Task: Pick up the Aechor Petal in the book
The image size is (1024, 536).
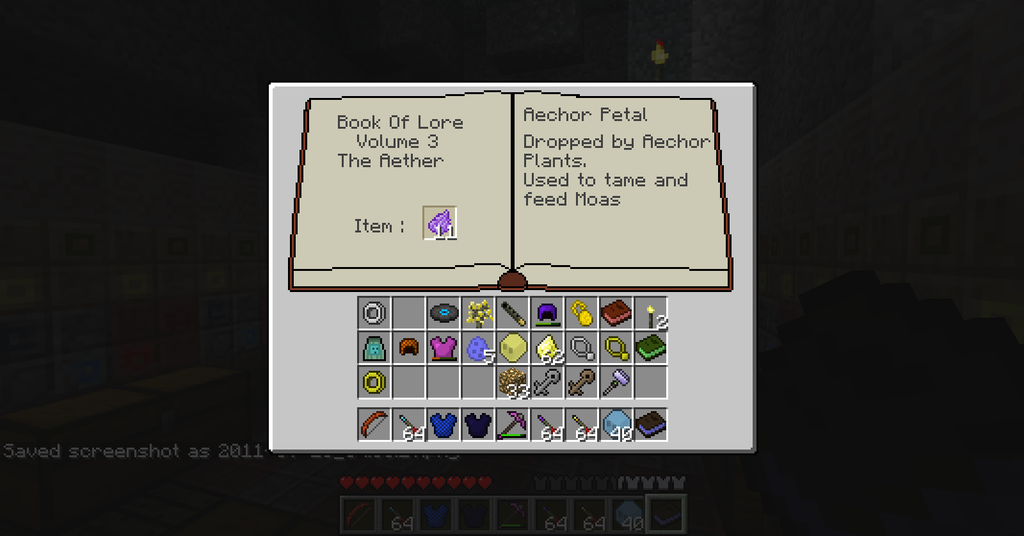Action: click(x=441, y=224)
